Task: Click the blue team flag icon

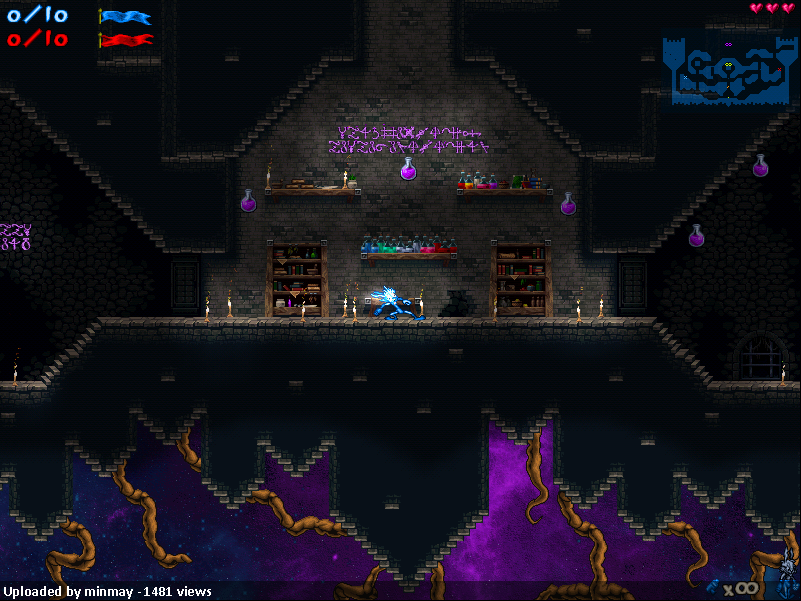Action: pos(125,17)
